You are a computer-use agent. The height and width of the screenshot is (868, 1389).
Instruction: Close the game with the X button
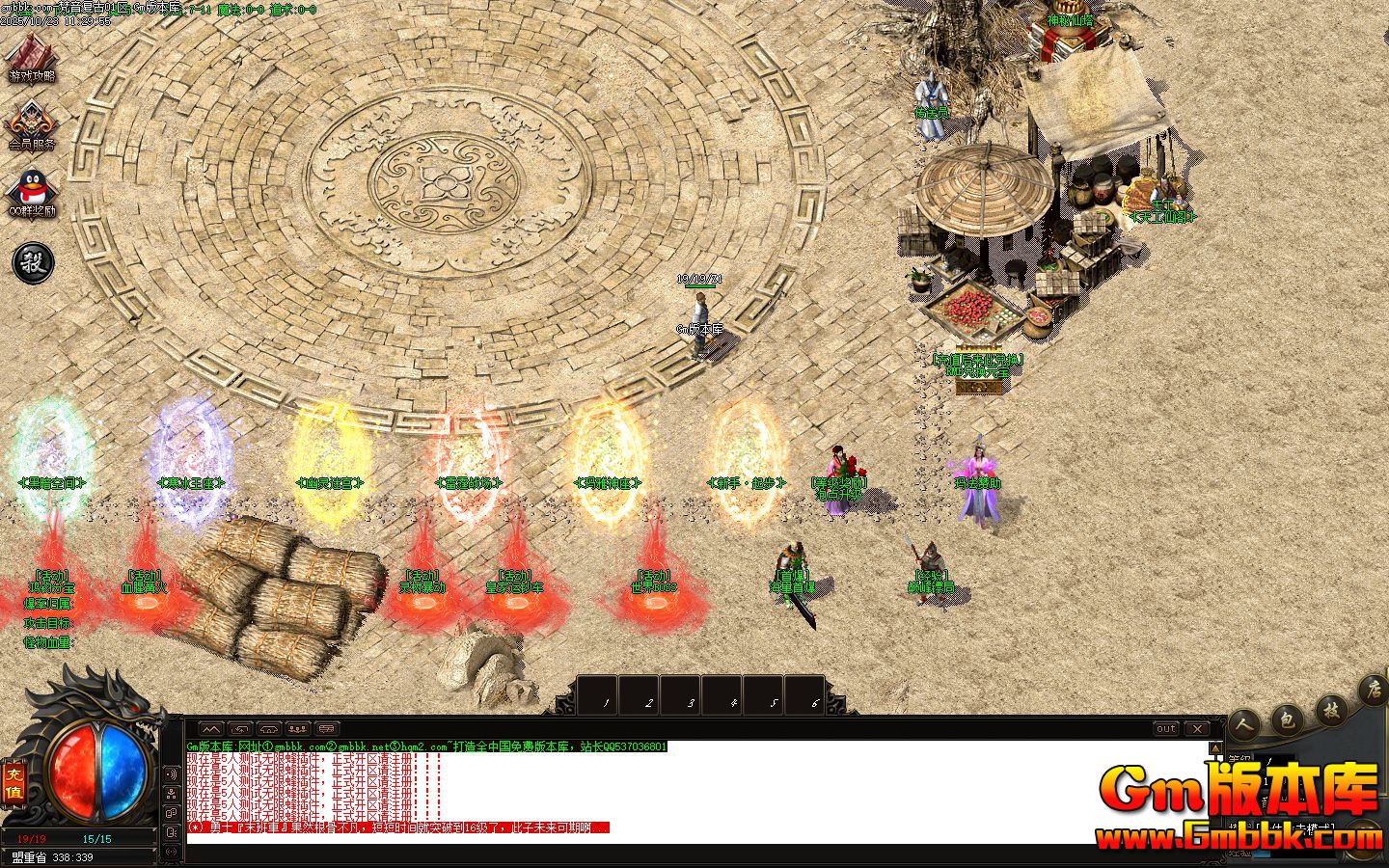[1196, 729]
